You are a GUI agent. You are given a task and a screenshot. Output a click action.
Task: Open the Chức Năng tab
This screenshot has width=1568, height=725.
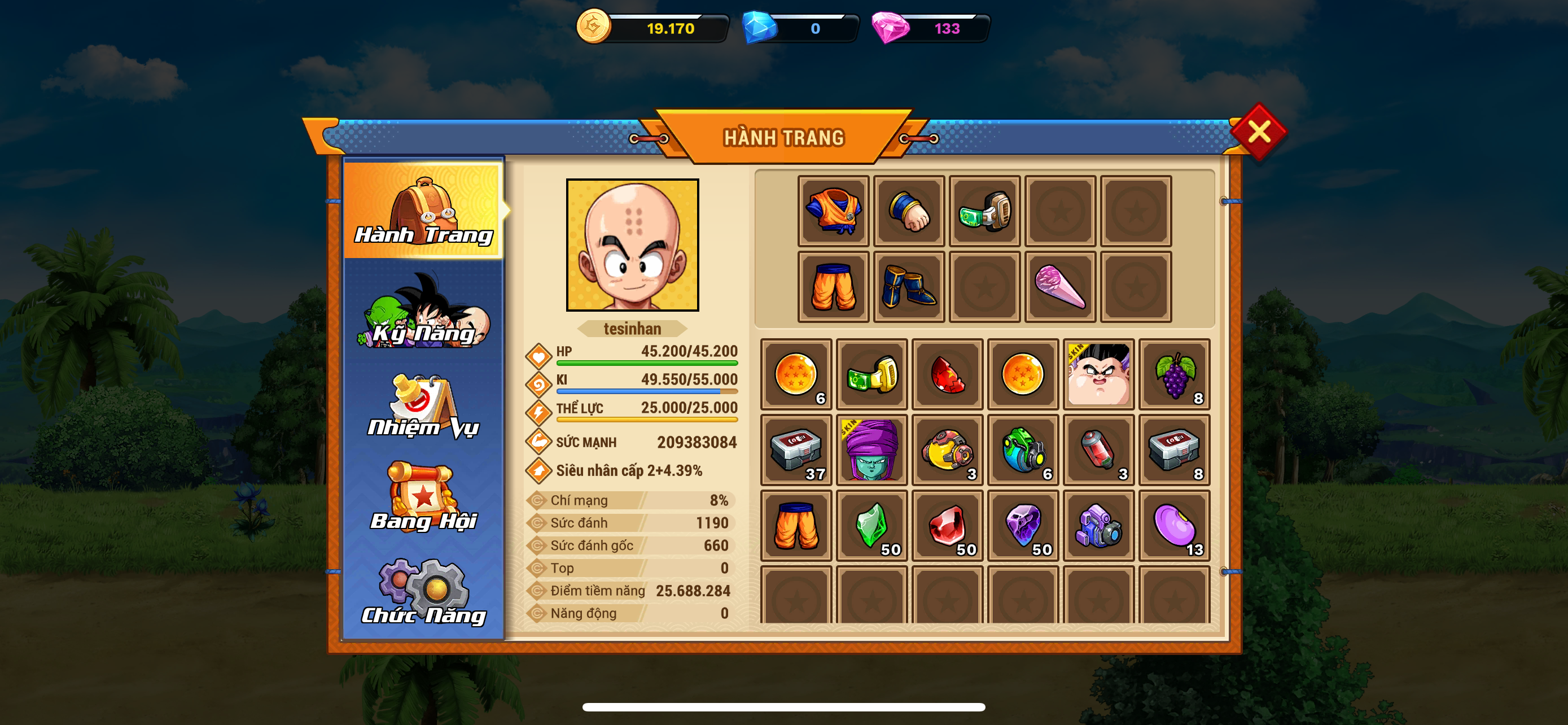[x=424, y=593]
